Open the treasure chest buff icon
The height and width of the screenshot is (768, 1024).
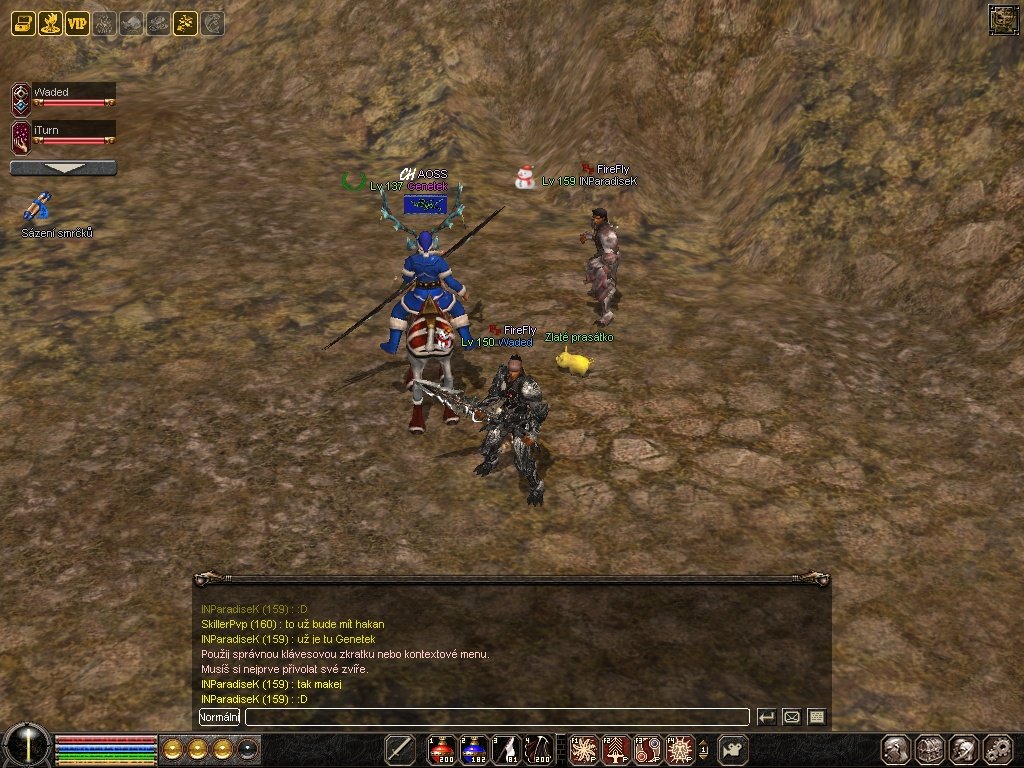coord(24,23)
